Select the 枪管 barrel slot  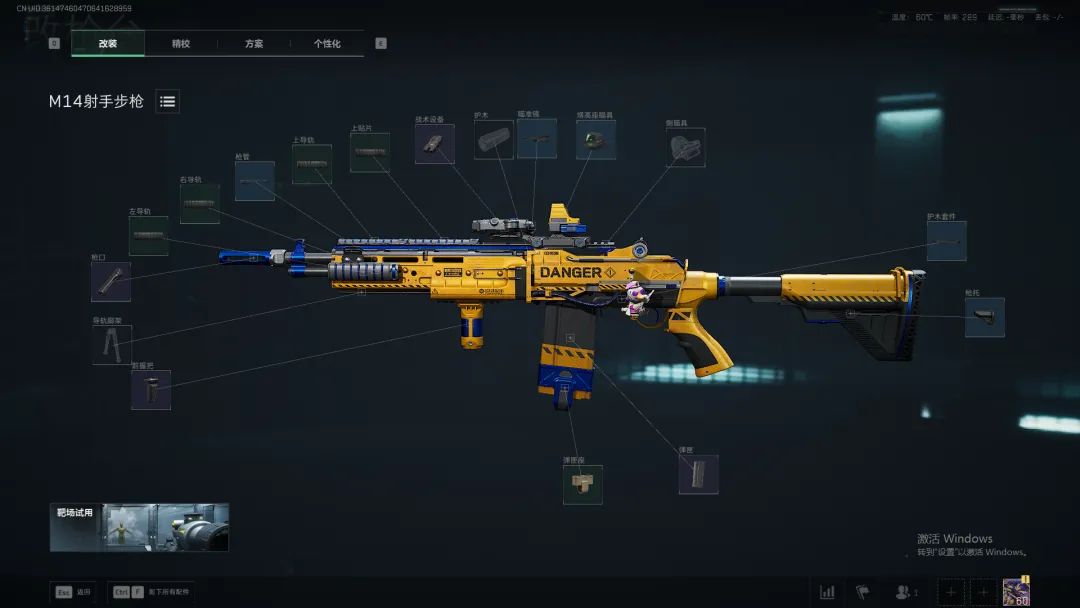pyautogui.click(x=255, y=181)
